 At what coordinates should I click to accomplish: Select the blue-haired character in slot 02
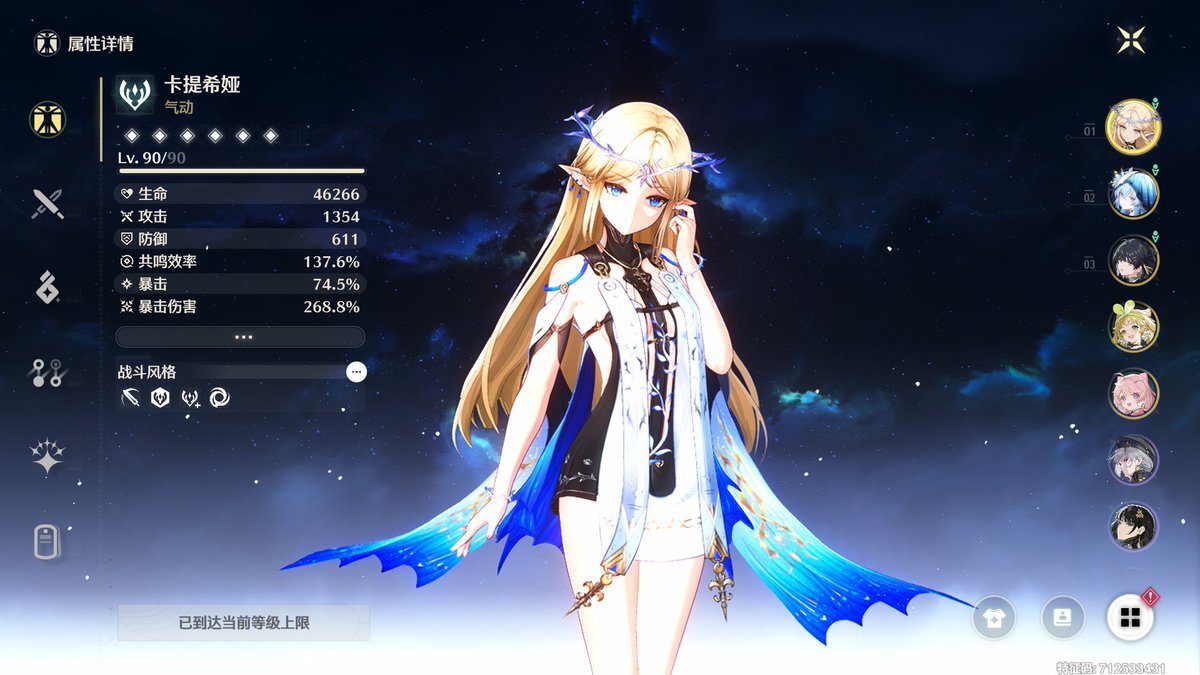point(1133,194)
